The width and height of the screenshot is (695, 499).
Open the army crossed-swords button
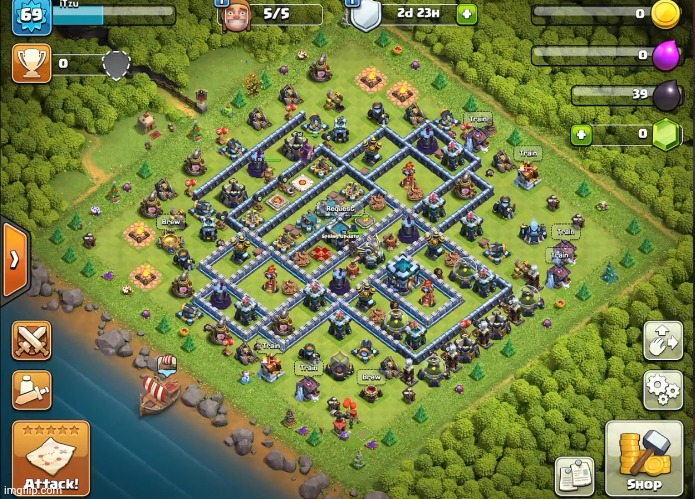coord(31,341)
